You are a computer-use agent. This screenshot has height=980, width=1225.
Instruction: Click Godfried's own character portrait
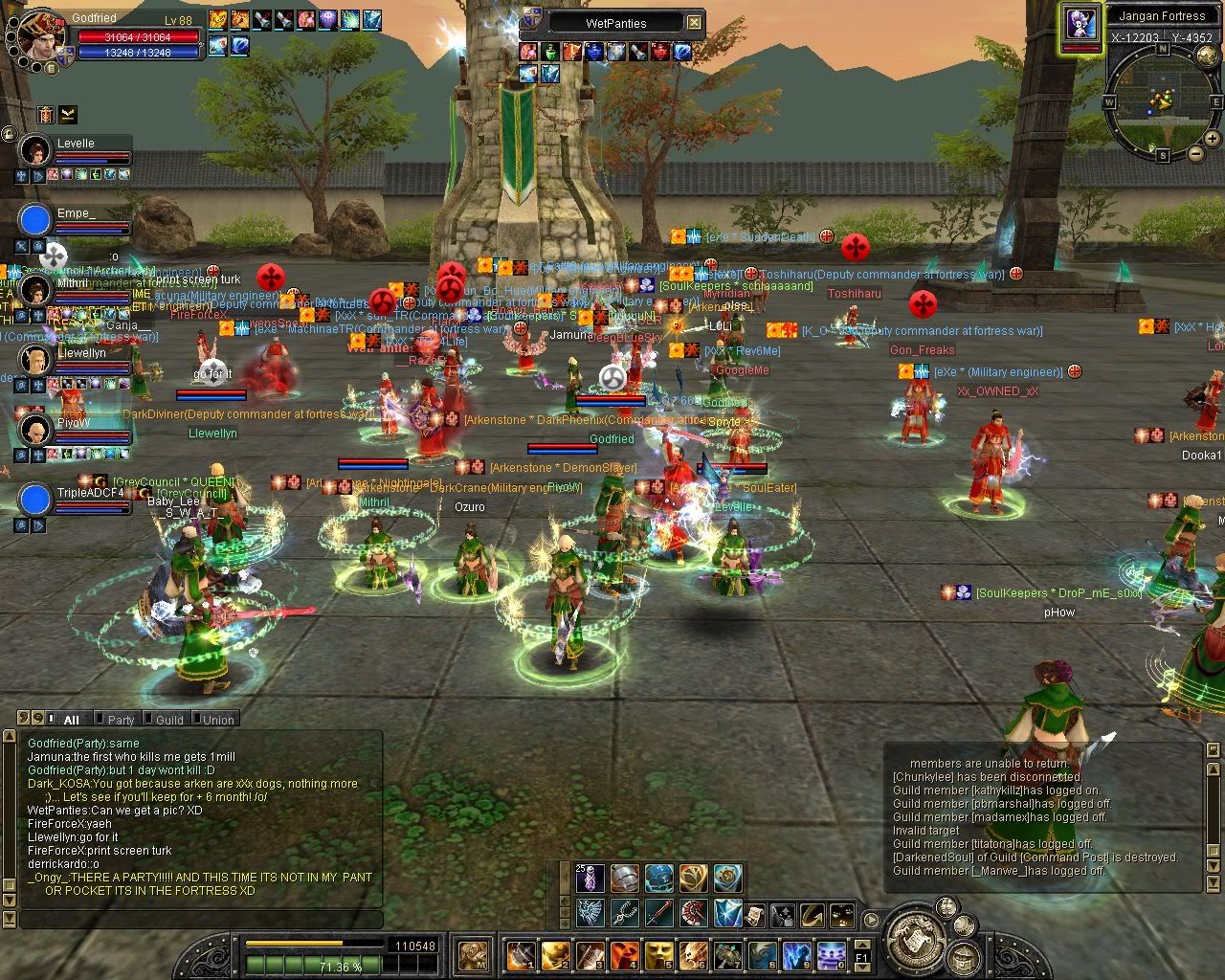(x=41, y=35)
